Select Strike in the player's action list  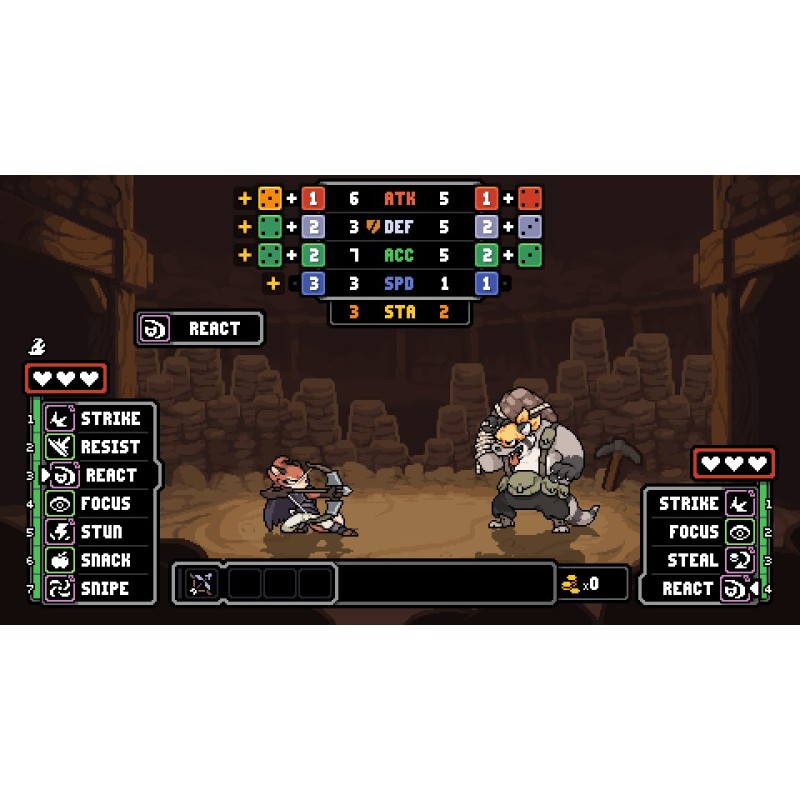pyautogui.click(x=98, y=419)
